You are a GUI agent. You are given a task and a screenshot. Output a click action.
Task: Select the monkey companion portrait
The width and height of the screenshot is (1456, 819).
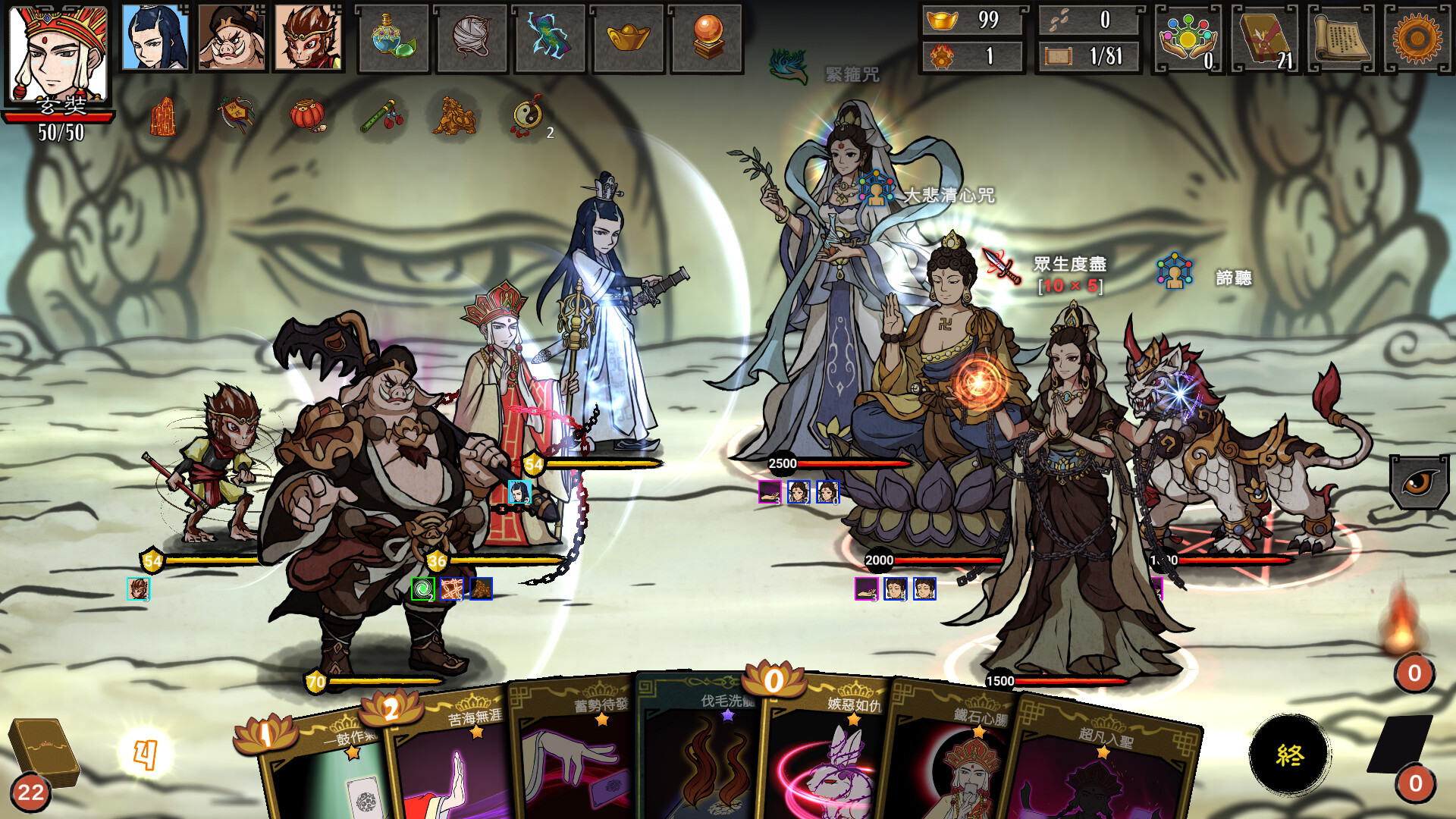click(x=307, y=37)
